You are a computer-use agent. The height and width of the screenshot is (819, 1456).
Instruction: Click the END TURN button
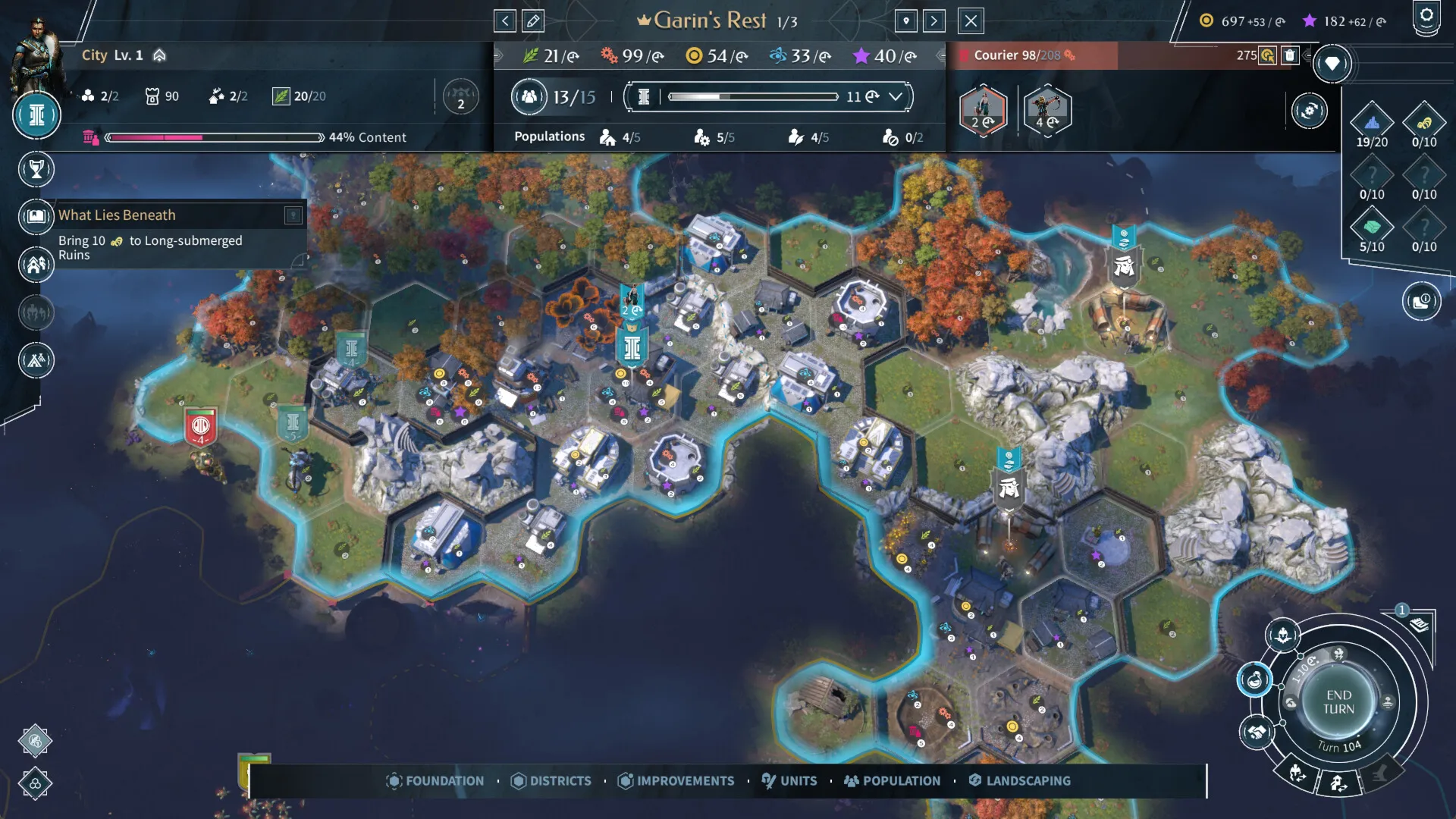pyautogui.click(x=1338, y=702)
